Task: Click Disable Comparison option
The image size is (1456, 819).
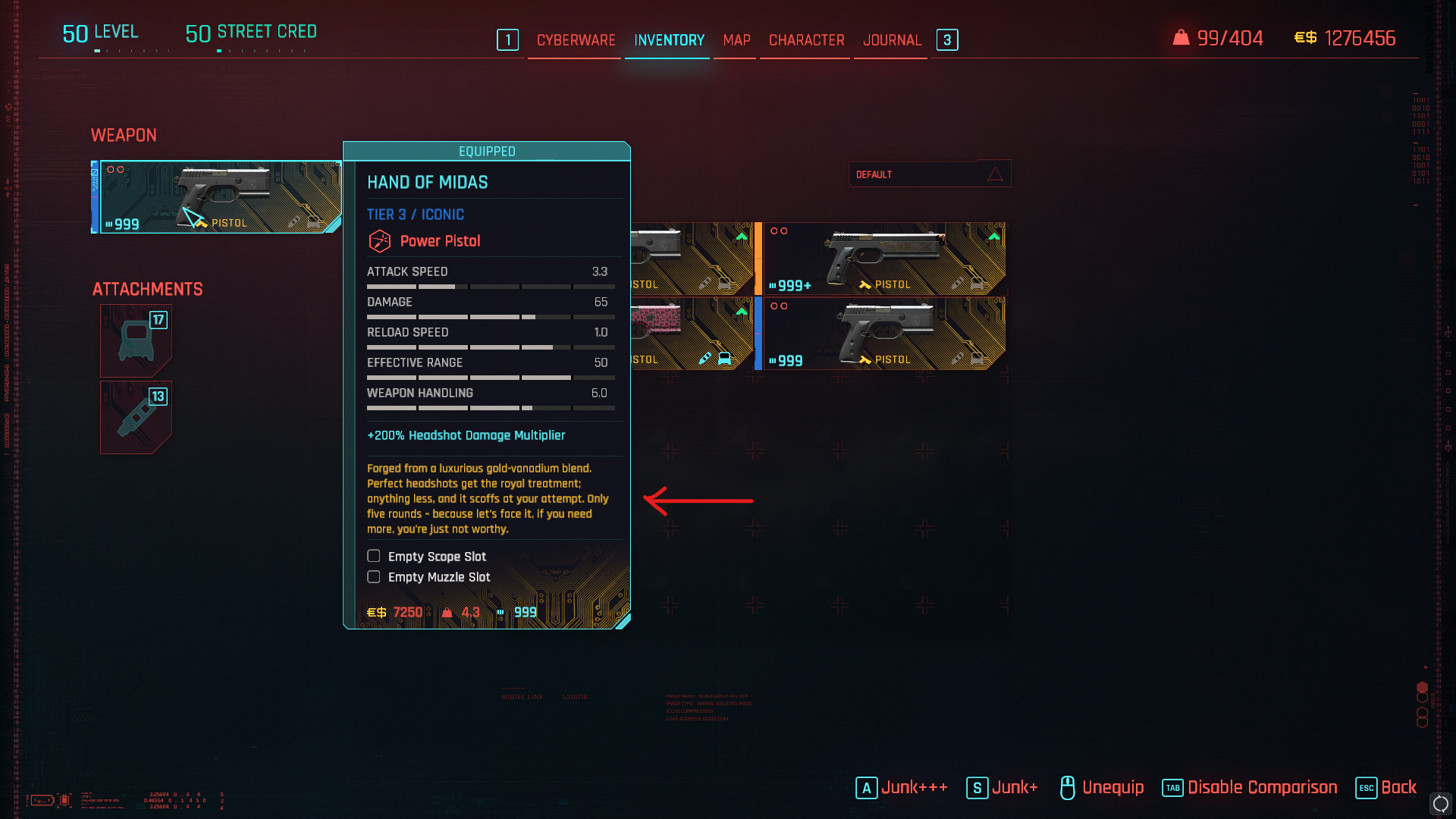Action: click(x=1250, y=788)
